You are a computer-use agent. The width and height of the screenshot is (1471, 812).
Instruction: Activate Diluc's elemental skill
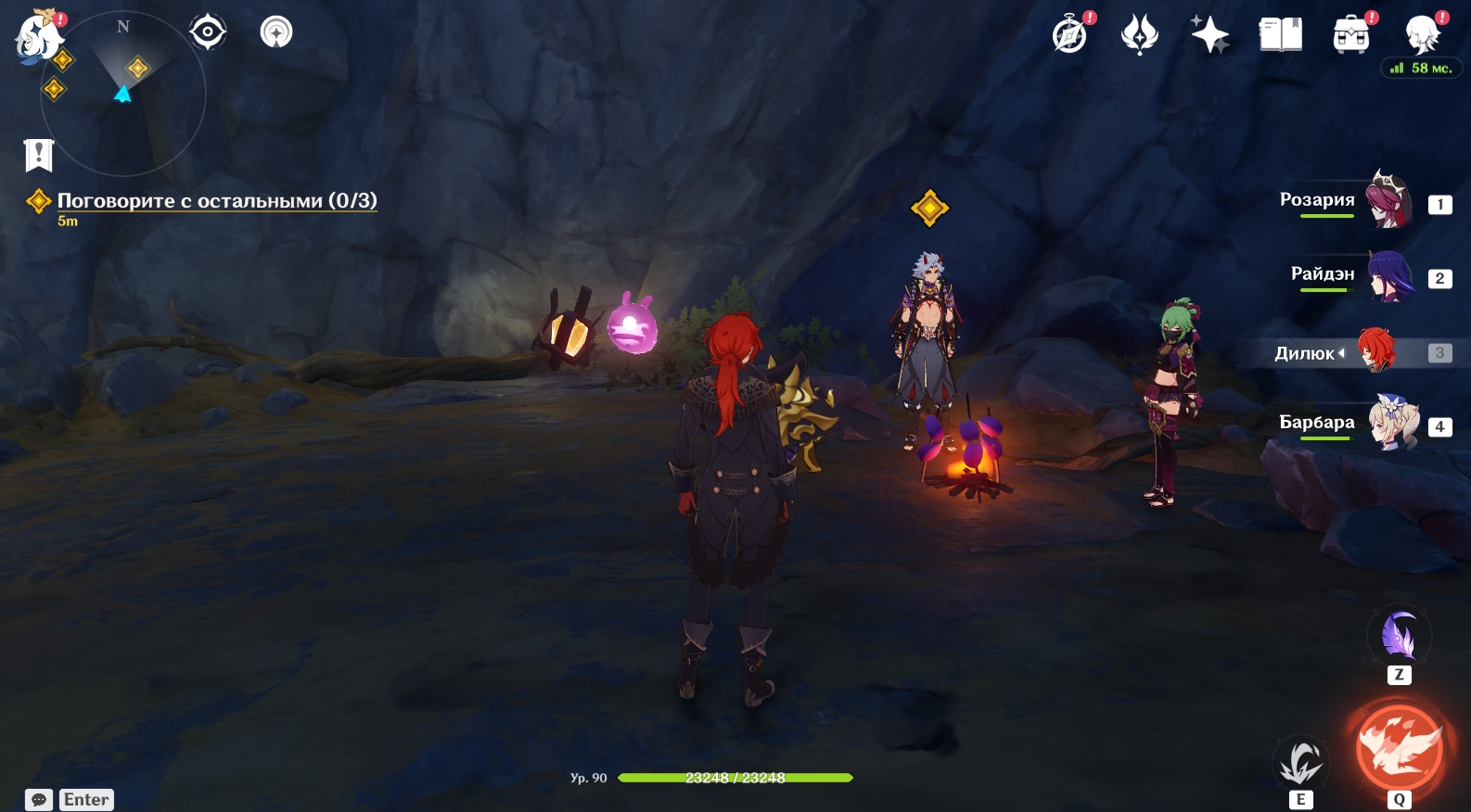(1300, 763)
